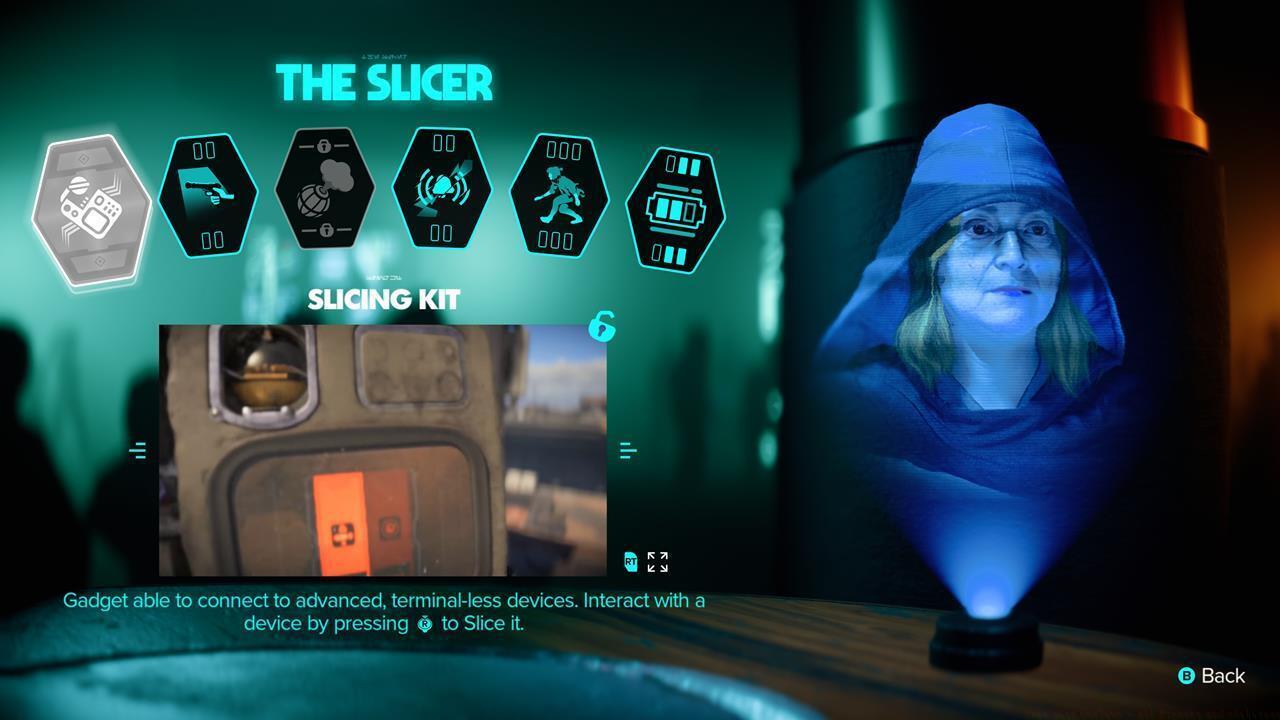
Task: Open the smoke bomb gadget
Action: tap(325, 195)
